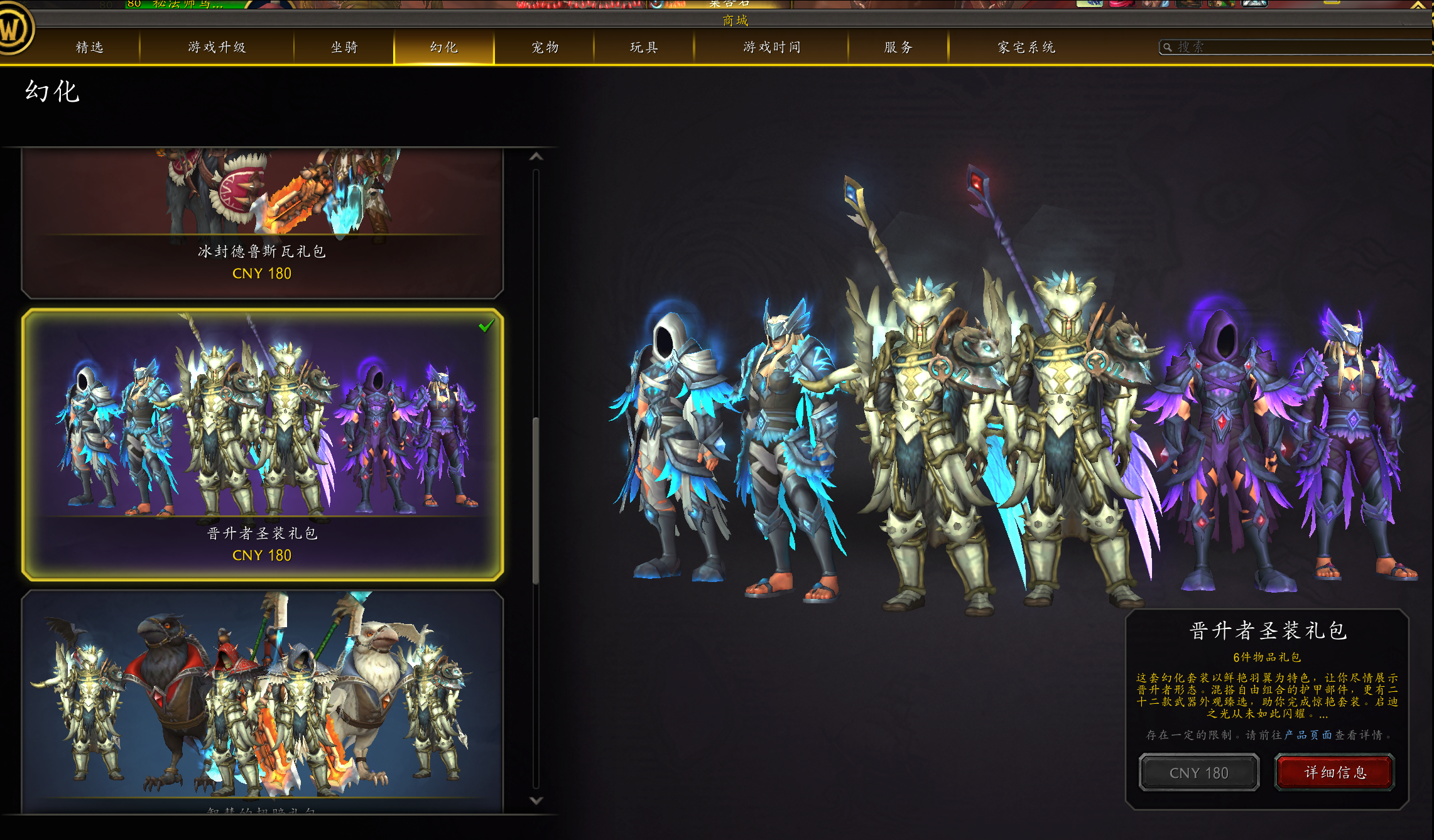
Task: Choose the bundle card with the griffon mounts
Action: pyautogui.click(x=262, y=700)
